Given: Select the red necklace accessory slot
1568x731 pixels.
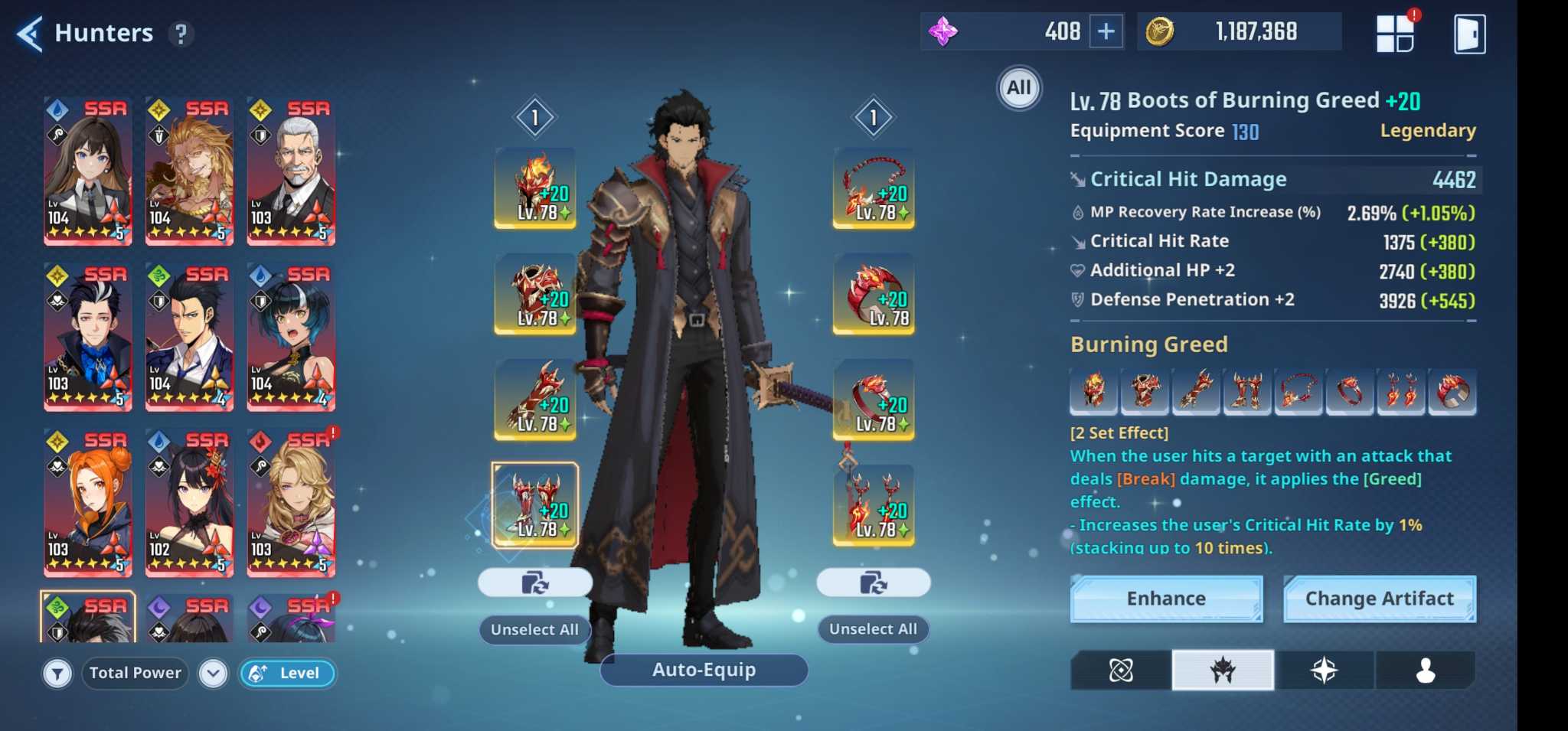Looking at the screenshot, I should click(x=874, y=188).
